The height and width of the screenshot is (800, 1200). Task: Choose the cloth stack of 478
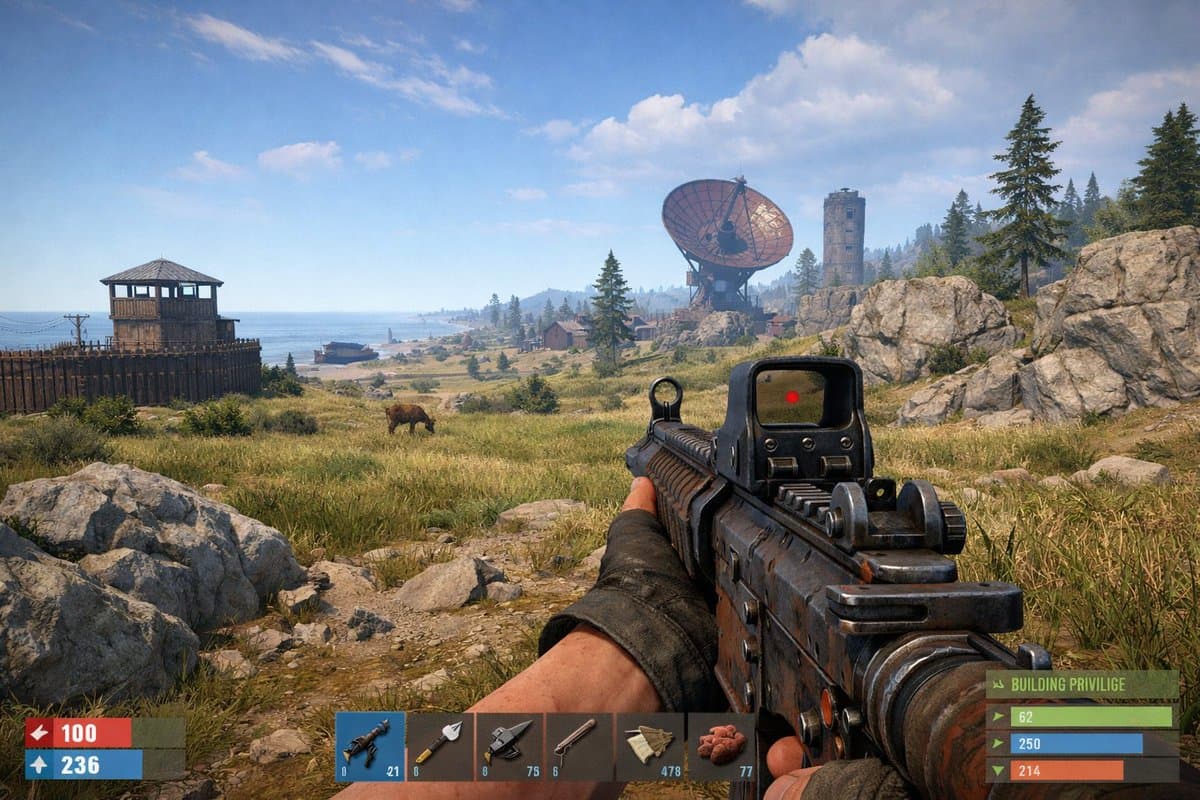tap(650, 746)
